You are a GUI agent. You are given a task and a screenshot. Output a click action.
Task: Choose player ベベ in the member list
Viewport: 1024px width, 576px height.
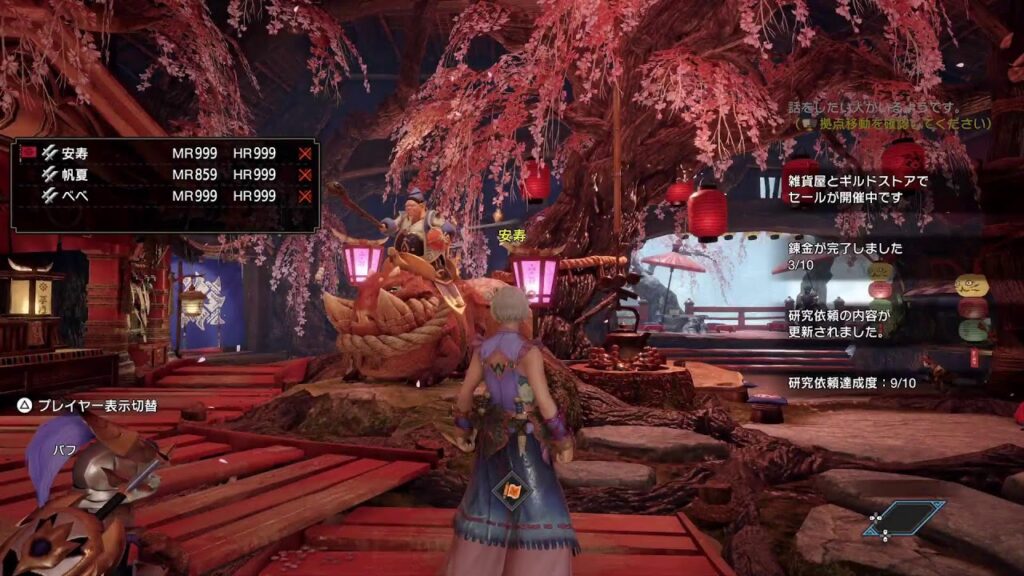coord(75,197)
